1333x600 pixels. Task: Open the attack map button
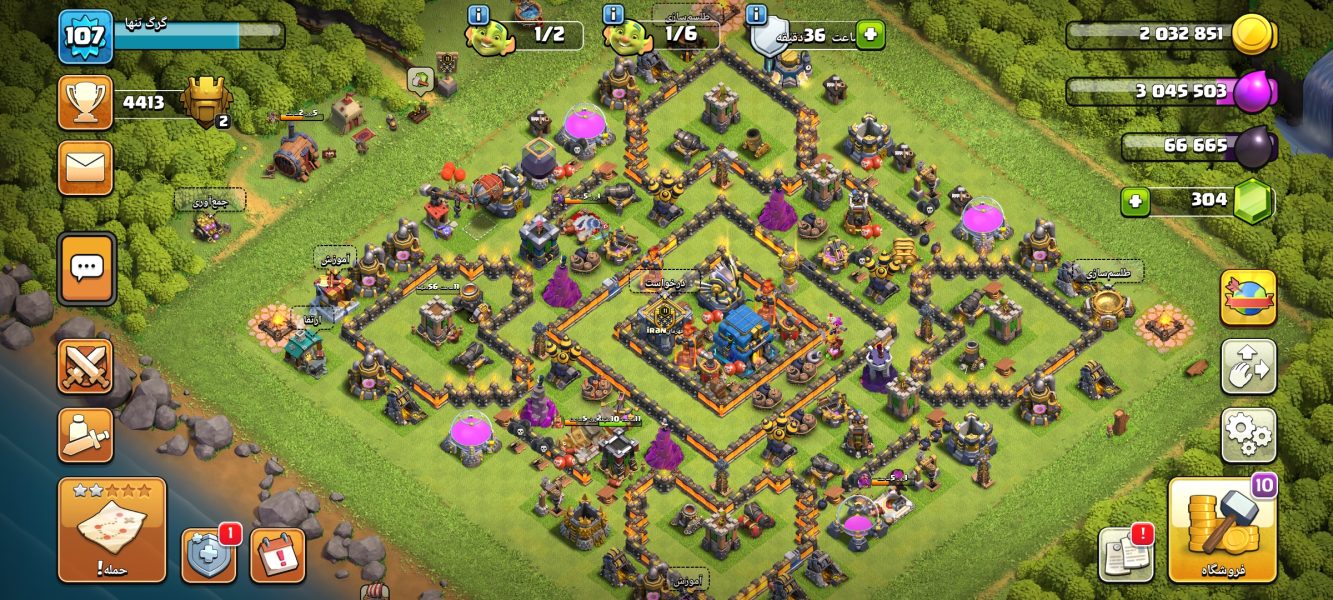click(x=112, y=530)
